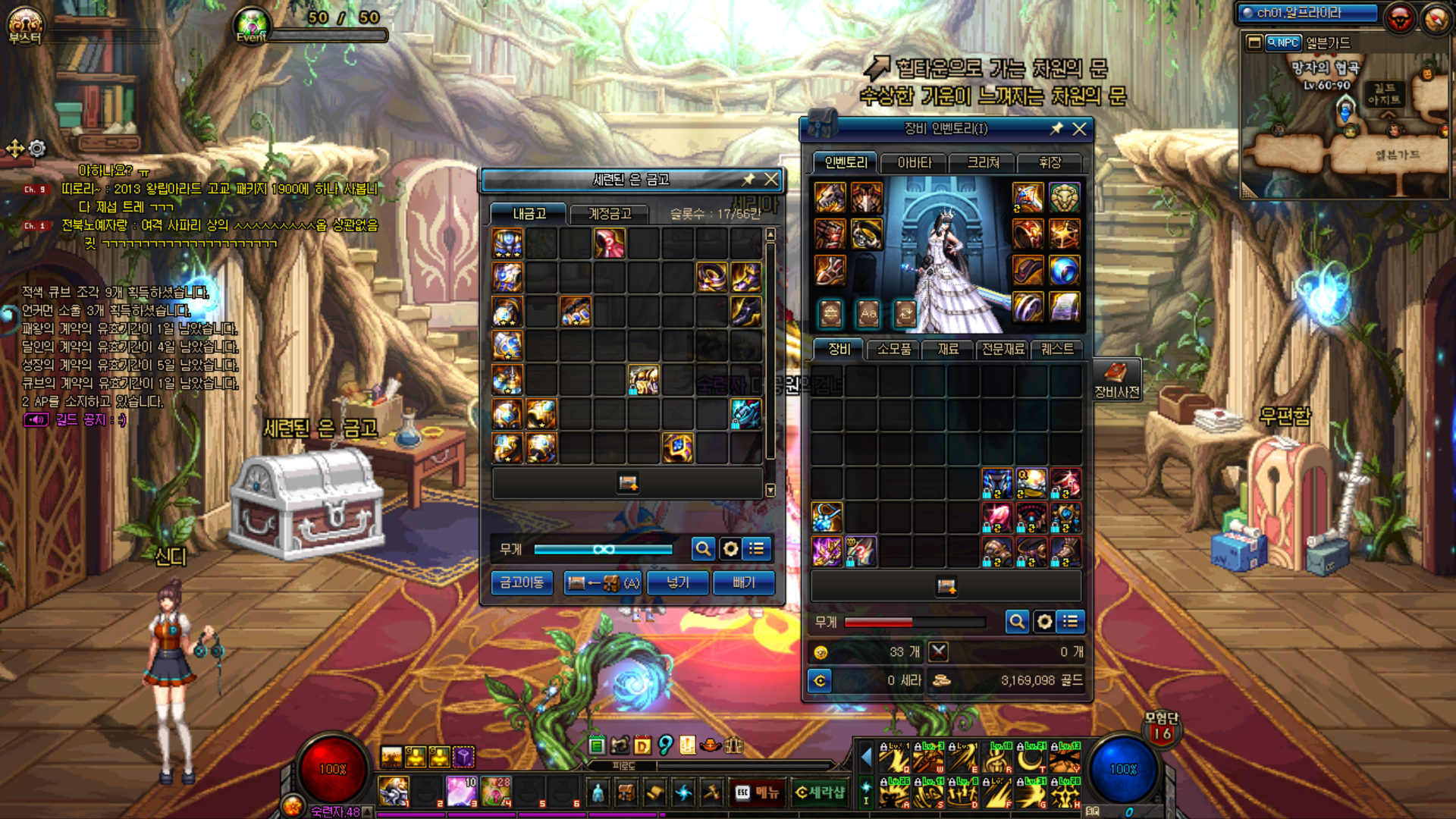The width and height of the screenshot is (1456, 819).
Task: Click the 금고이동 button
Action: pos(522,582)
